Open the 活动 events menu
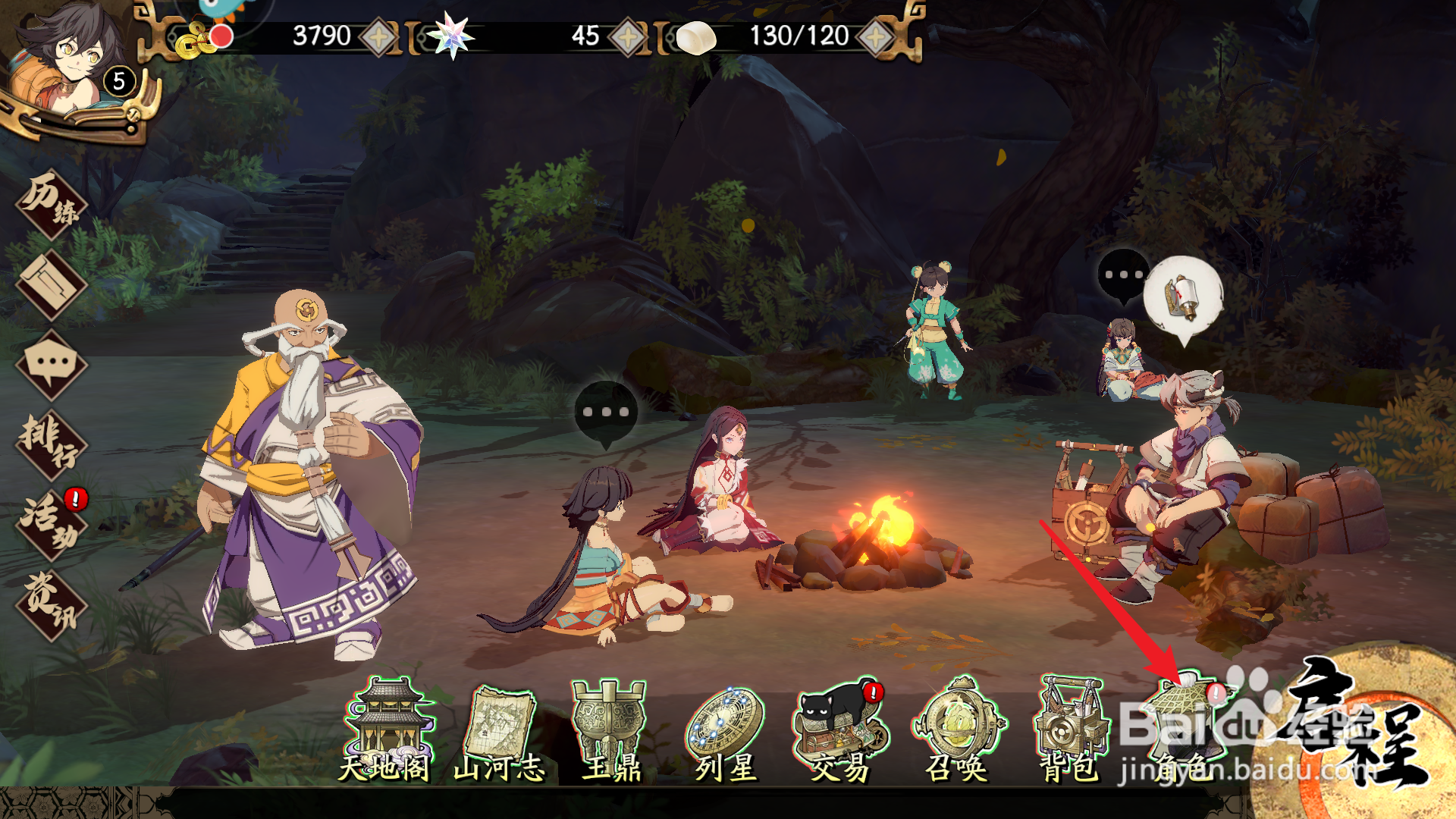This screenshot has width=1456, height=819. [52, 525]
